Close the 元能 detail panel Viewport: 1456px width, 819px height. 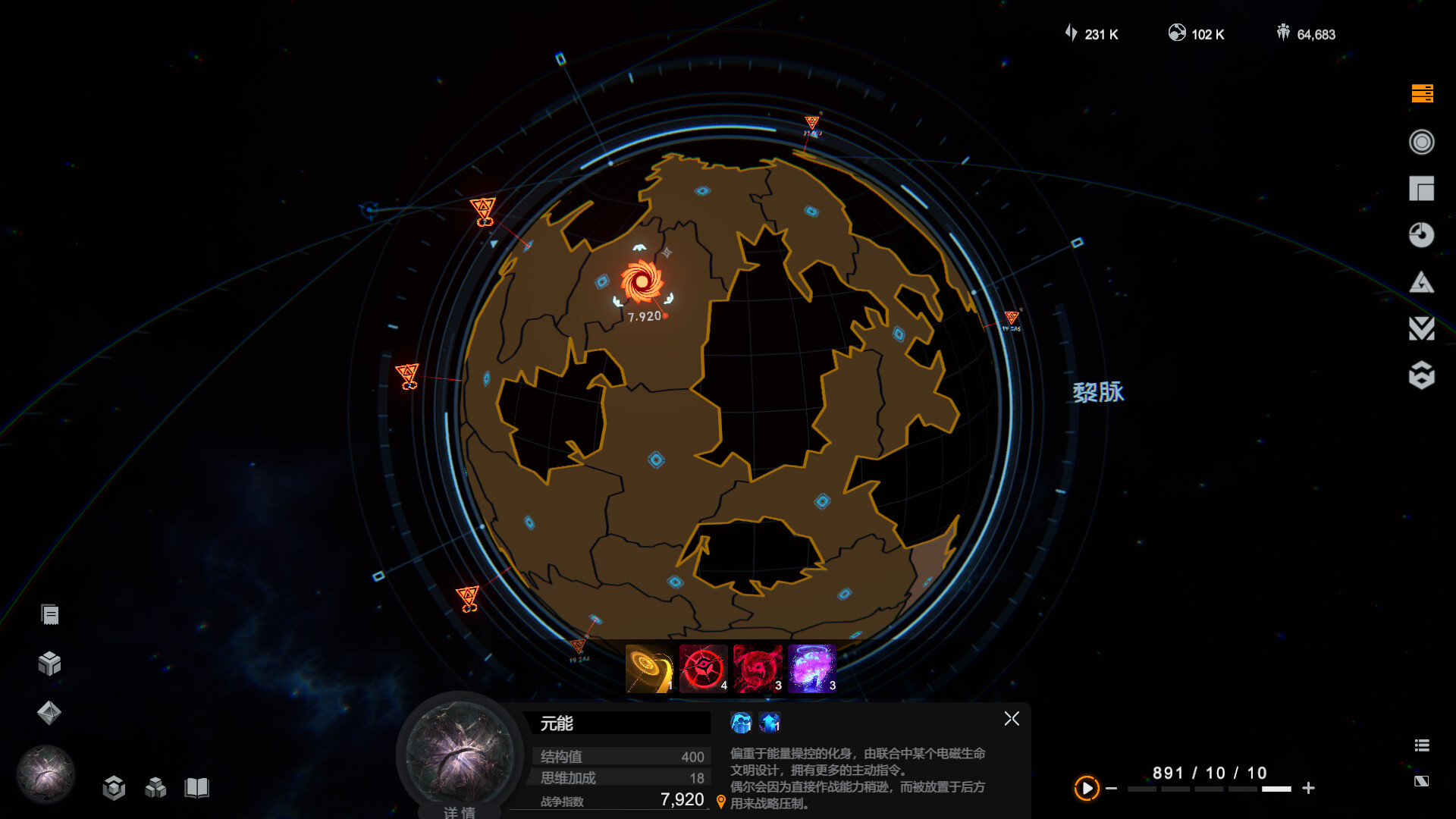coord(1012,719)
